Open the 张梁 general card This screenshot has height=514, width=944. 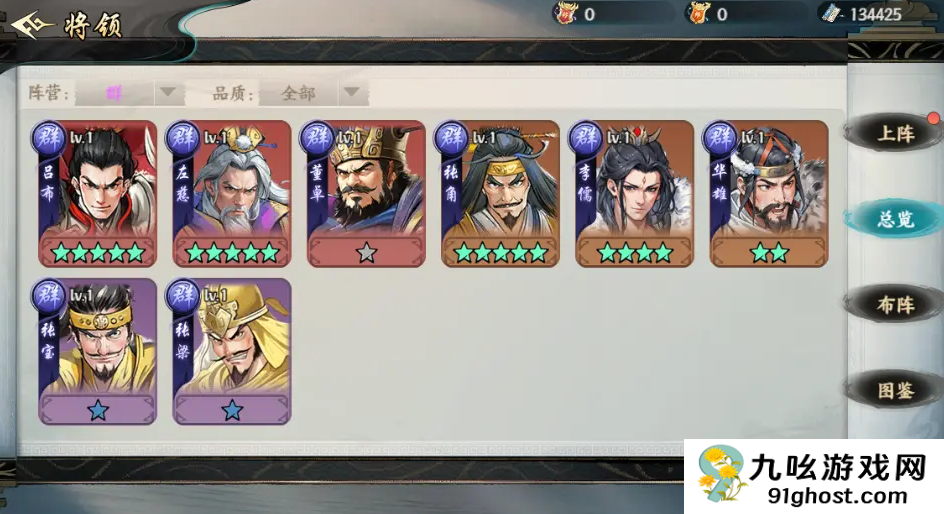[x=232, y=351]
